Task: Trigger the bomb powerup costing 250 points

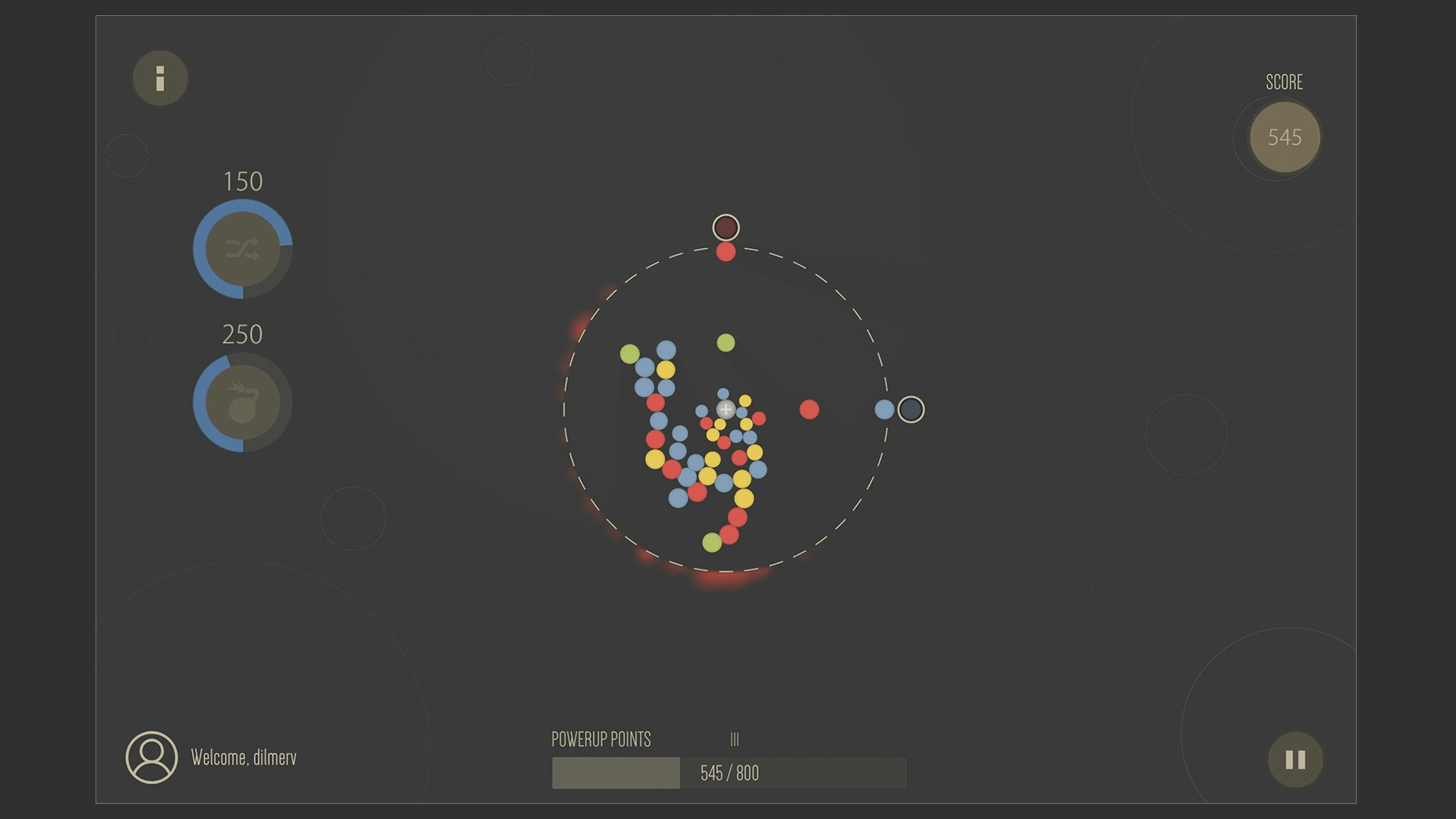Action: tap(244, 403)
